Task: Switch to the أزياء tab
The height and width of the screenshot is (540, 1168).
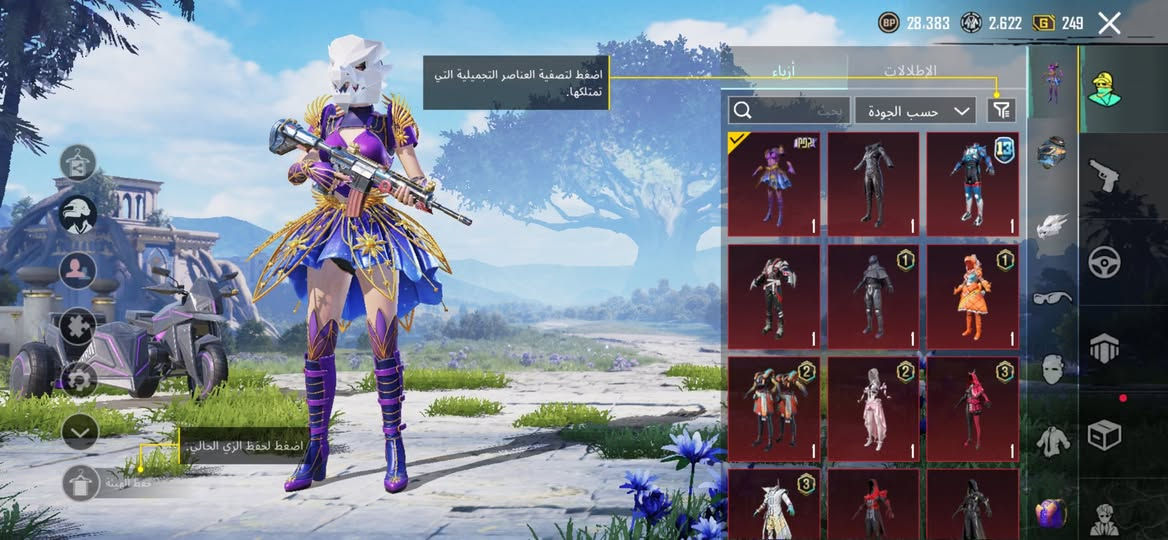Action: tap(784, 71)
